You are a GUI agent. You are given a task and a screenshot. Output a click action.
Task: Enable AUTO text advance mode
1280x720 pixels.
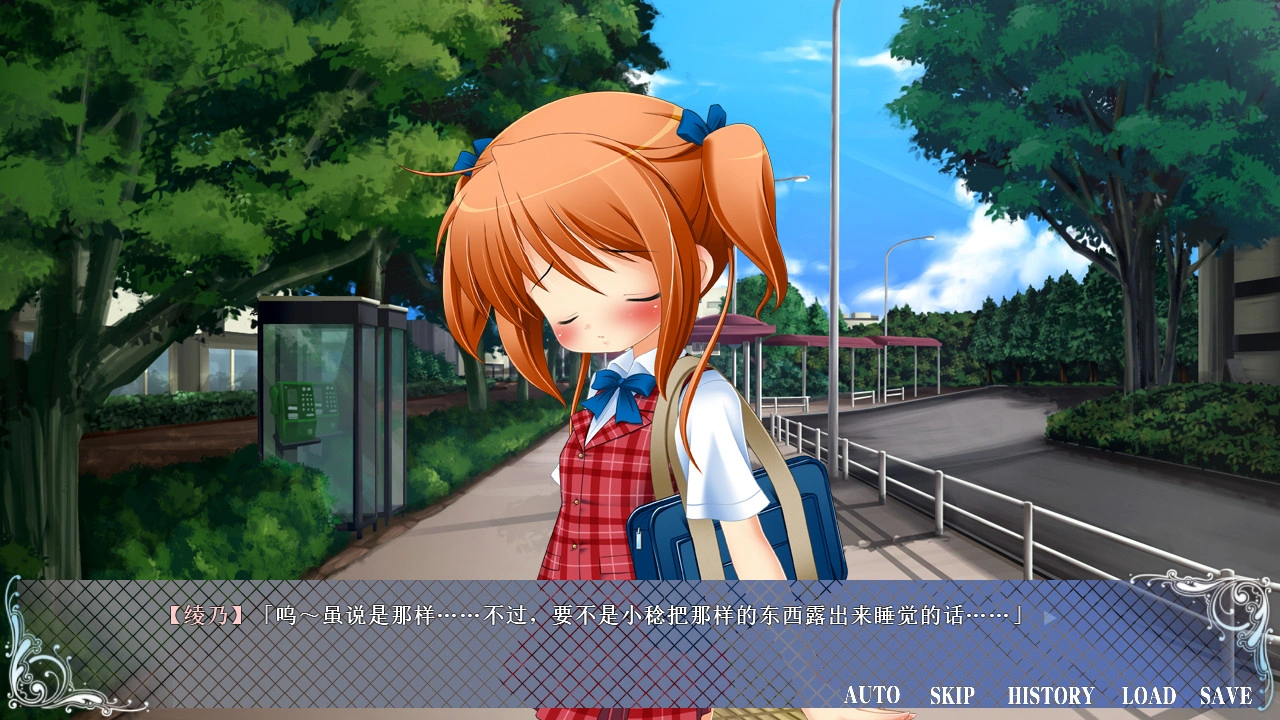point(872,695)
